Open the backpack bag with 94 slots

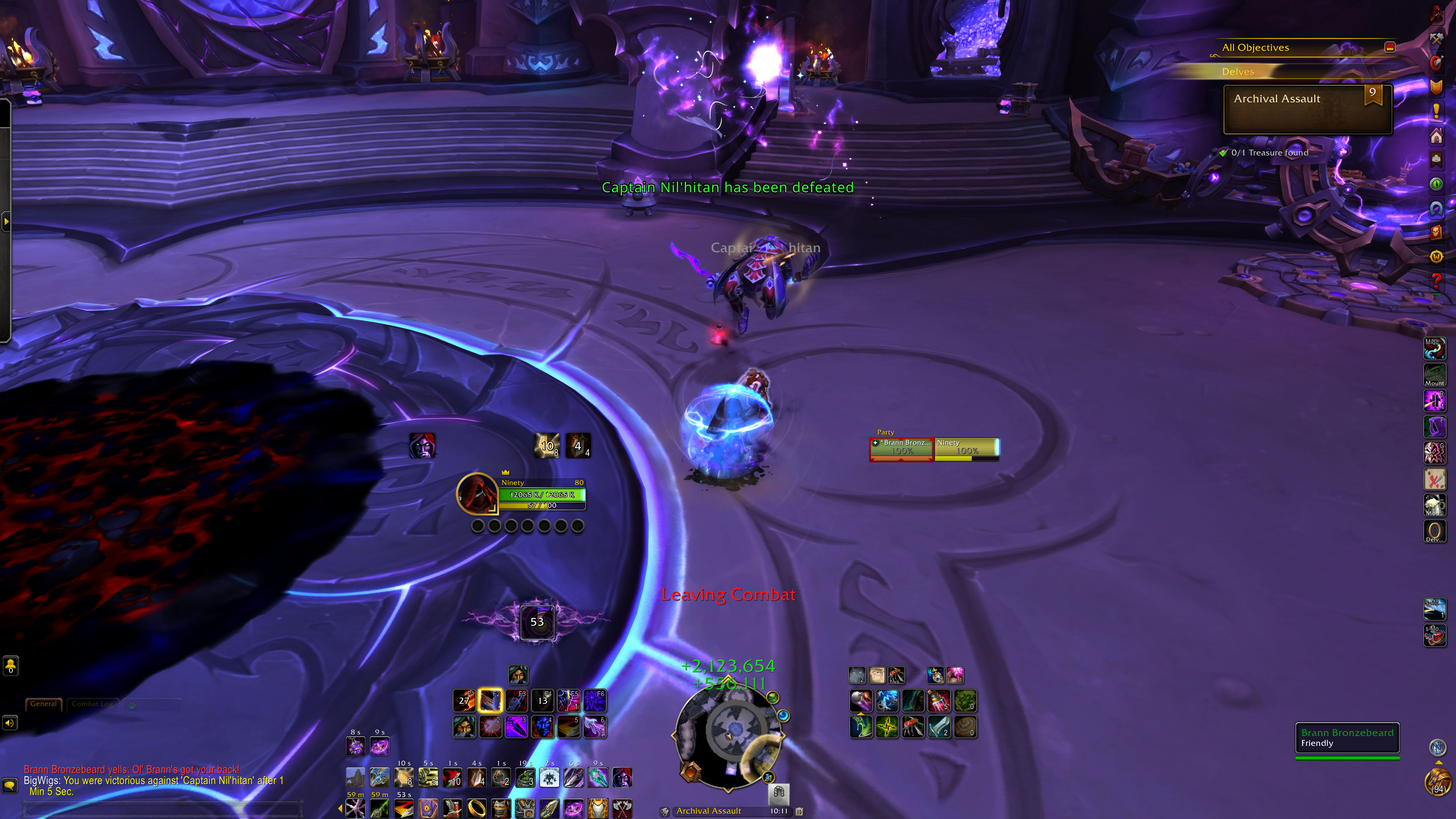tap(1437, 783)
